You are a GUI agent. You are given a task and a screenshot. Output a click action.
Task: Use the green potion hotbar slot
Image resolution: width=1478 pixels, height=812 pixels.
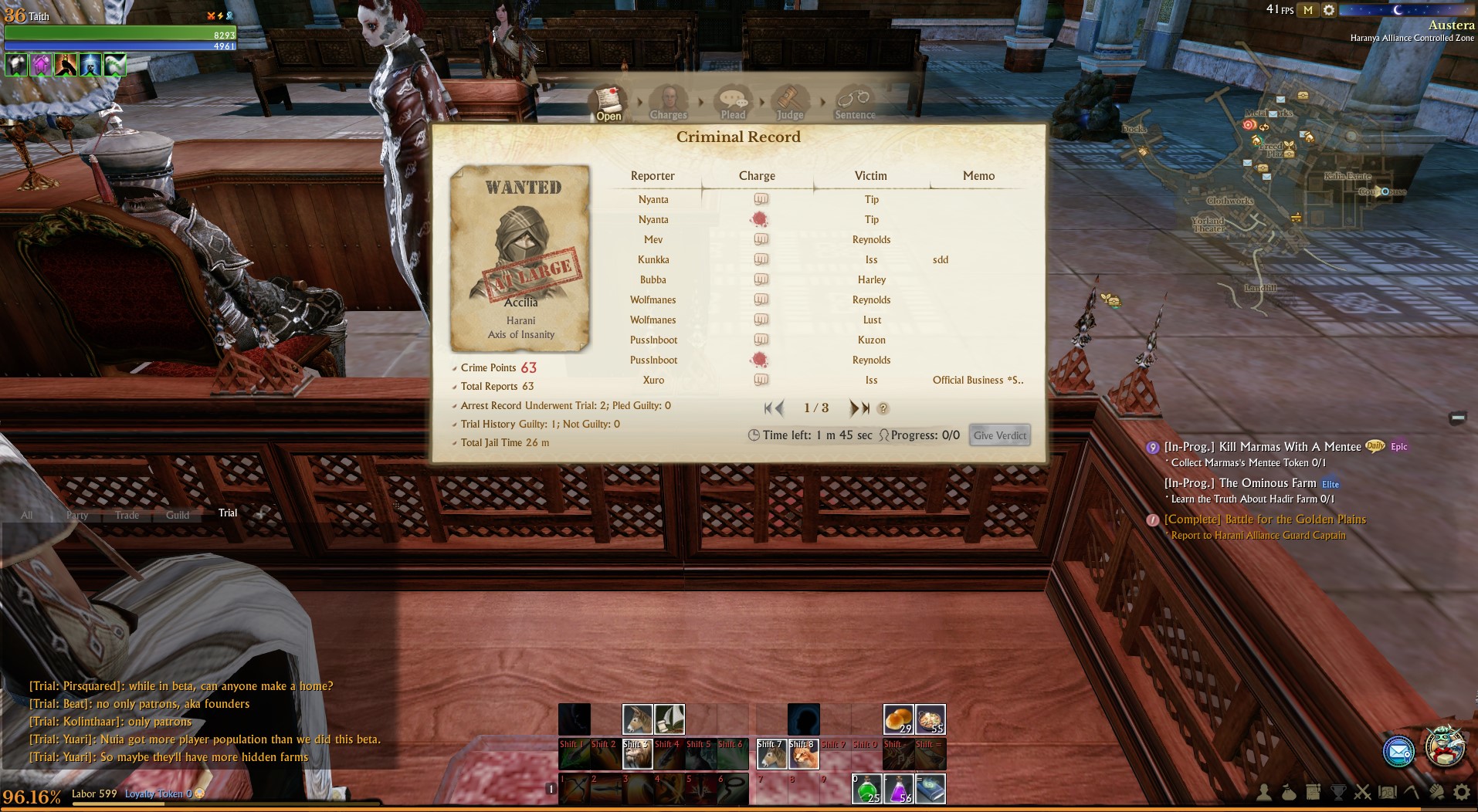click(x=867, y=789)
